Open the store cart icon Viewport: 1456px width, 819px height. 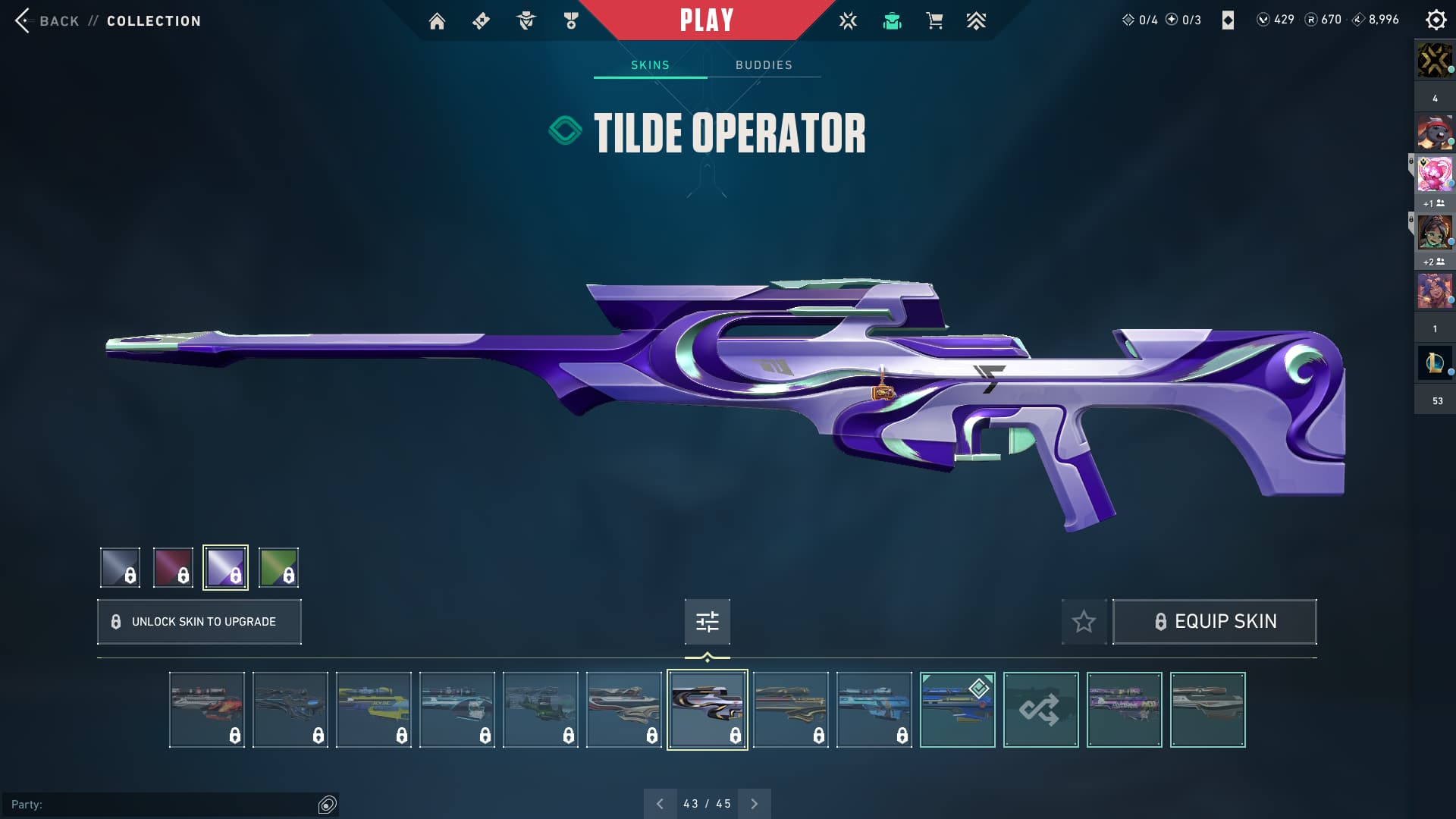tap(934, 21)
